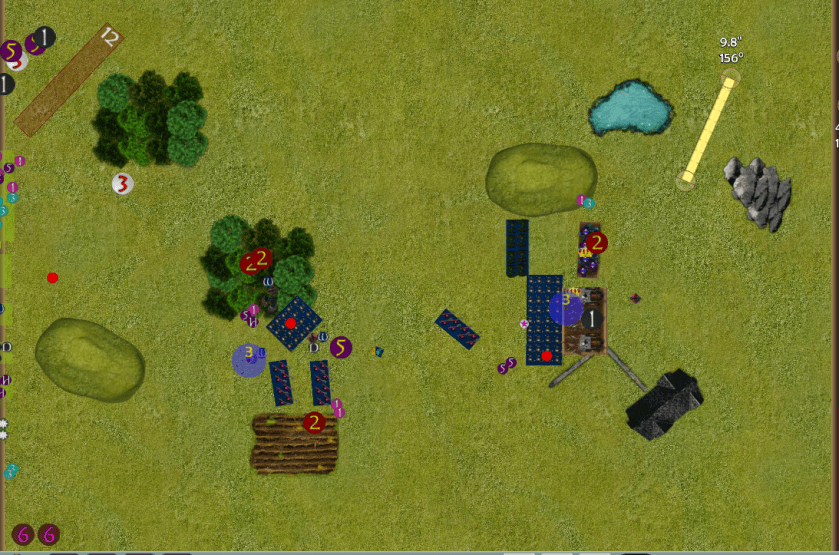Select the white number 3 token
Image resolution: width=839 pixels, height=555 pixels.
[x=122, y=184]
